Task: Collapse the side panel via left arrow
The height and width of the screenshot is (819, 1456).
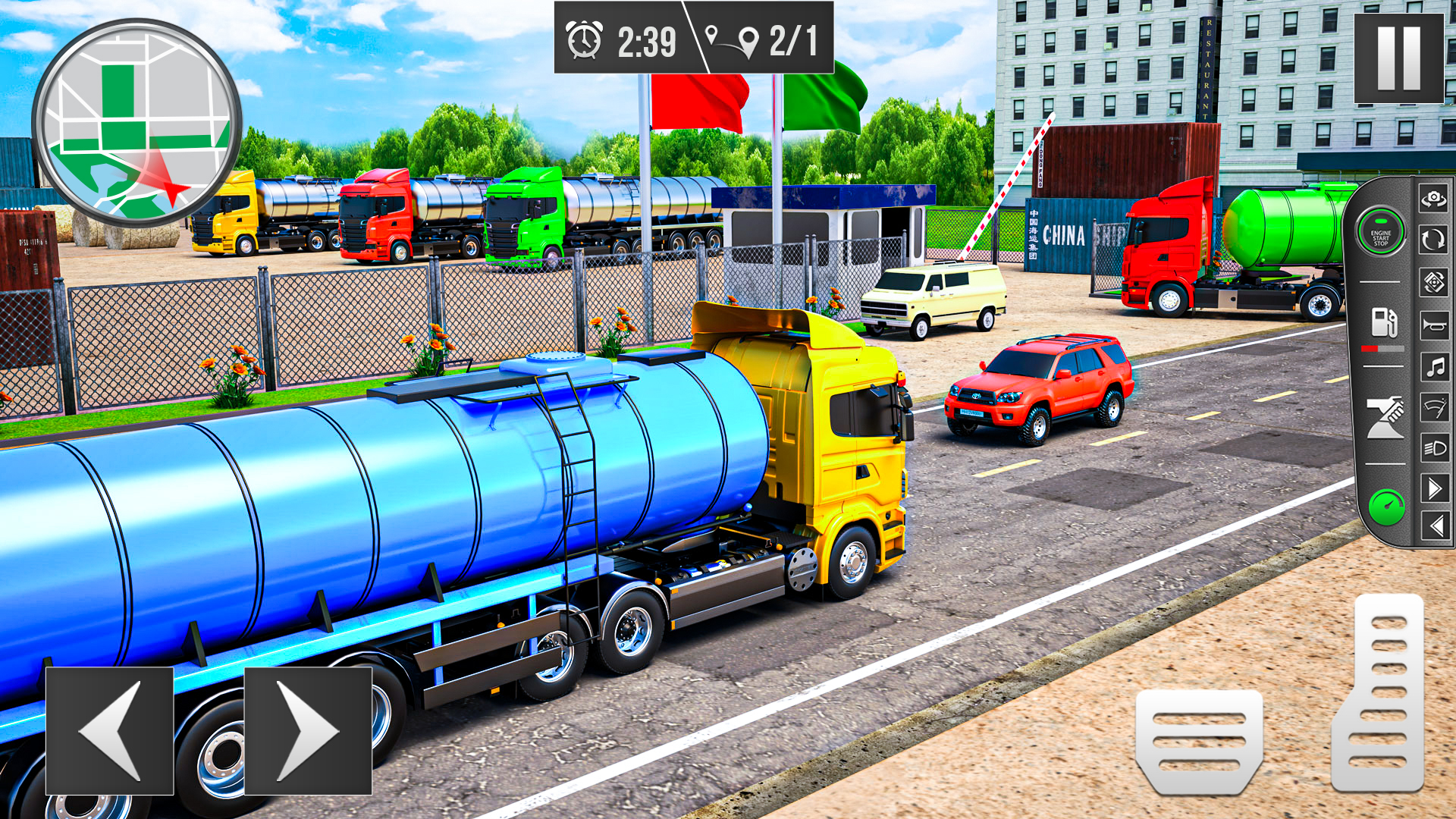Action: (x=1433, y=525)
